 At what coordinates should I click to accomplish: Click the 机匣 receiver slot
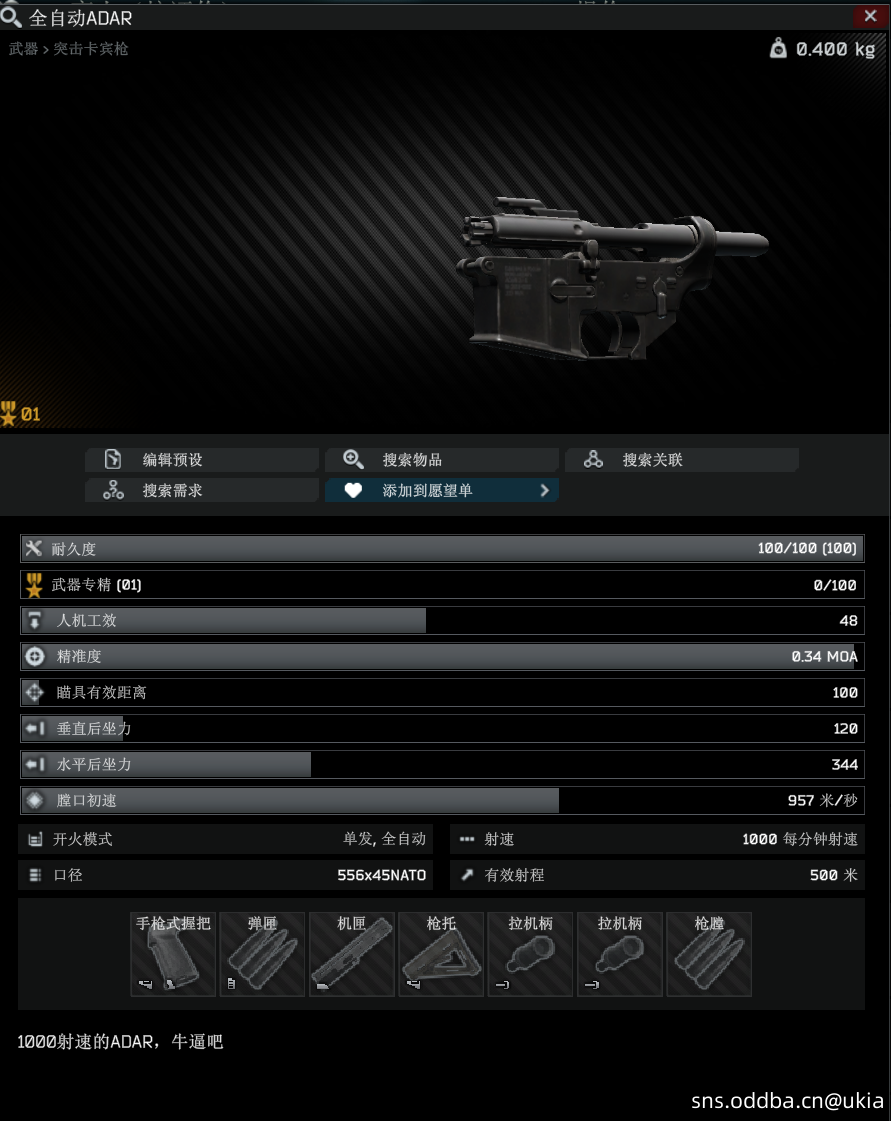tap(351, 954)
